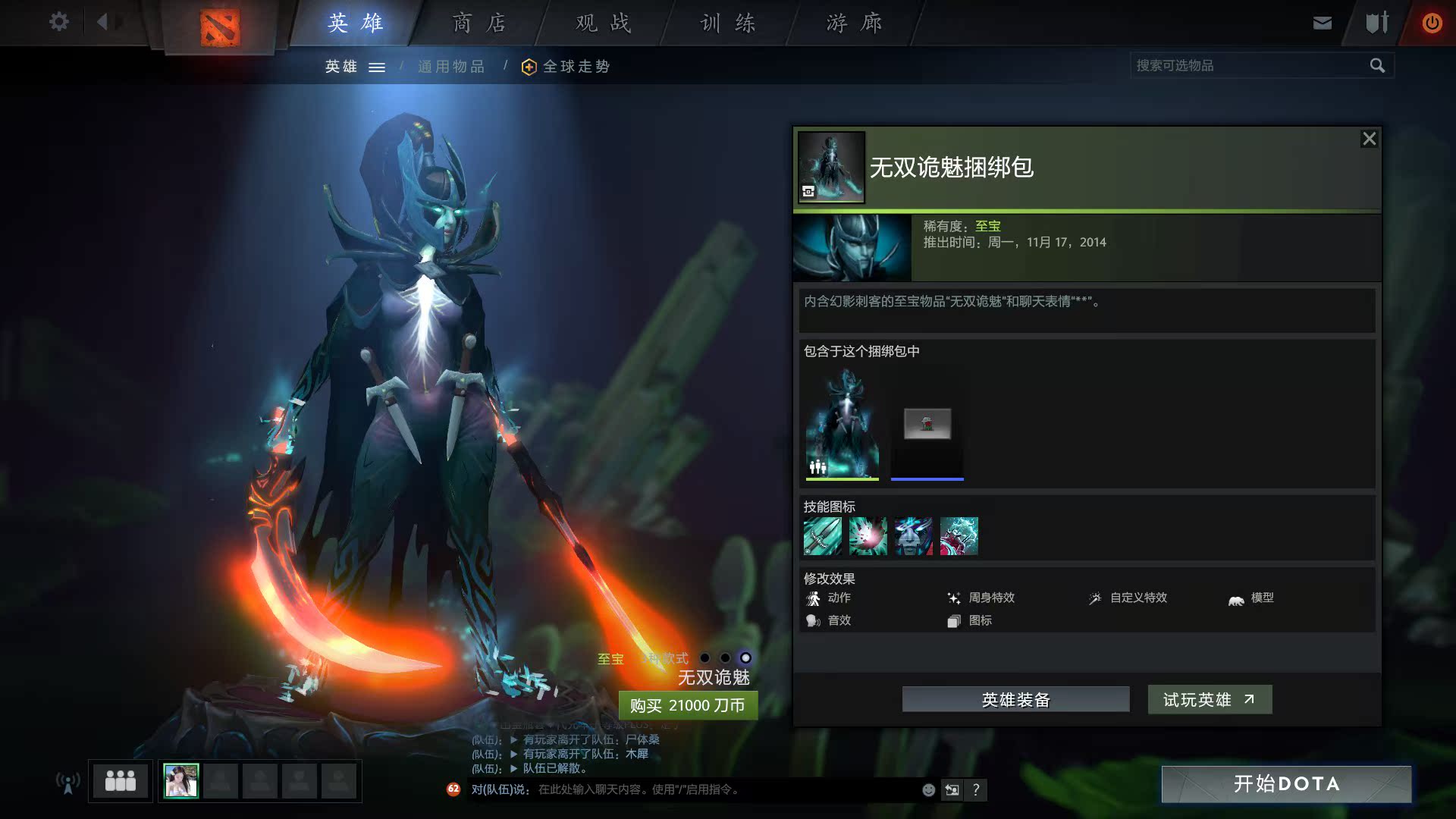Open the 游廊 arcade tab
1456x819 pixels.
[x=853, y=23]
